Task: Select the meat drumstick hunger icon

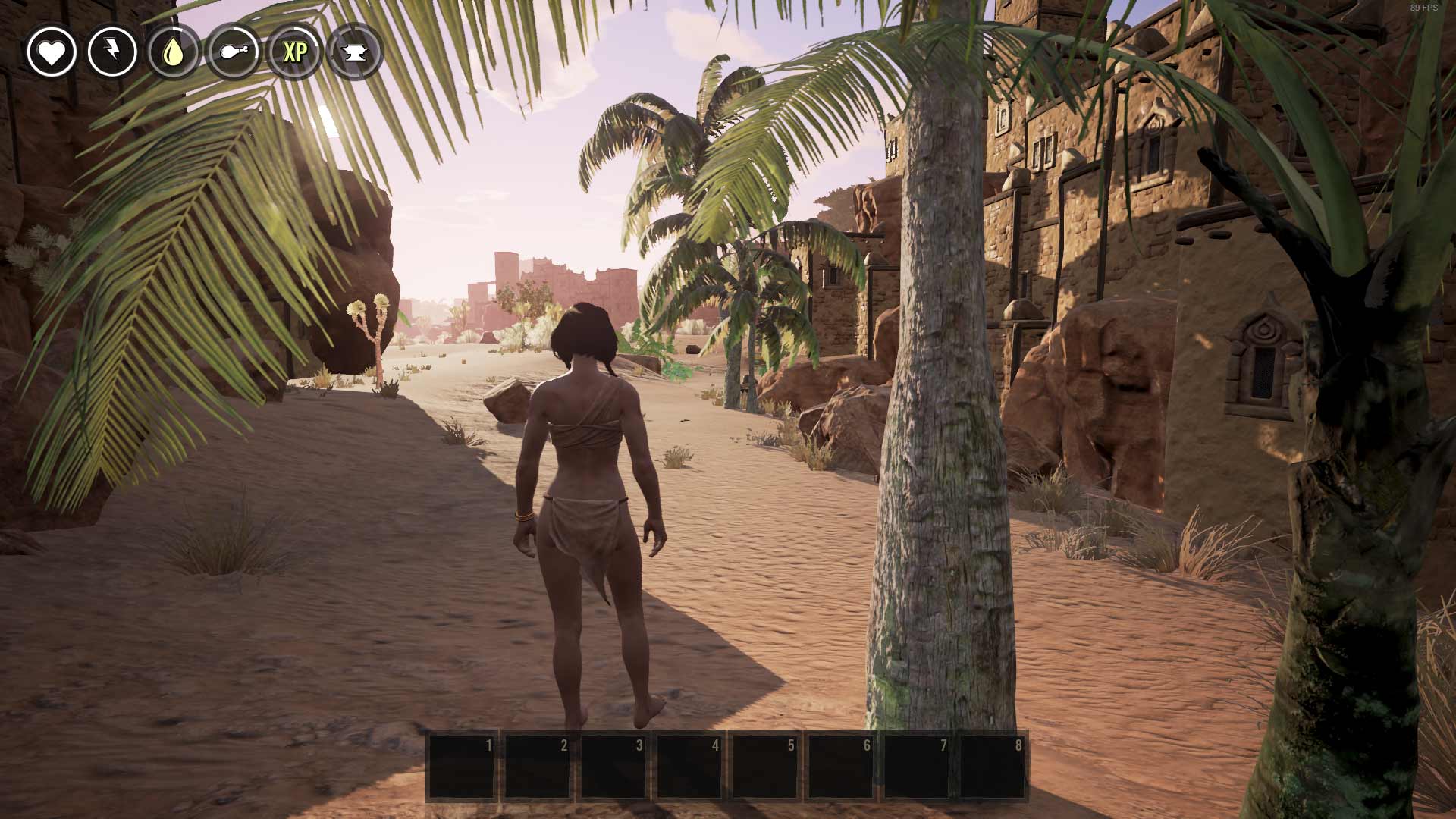Action: coord(234,52)
